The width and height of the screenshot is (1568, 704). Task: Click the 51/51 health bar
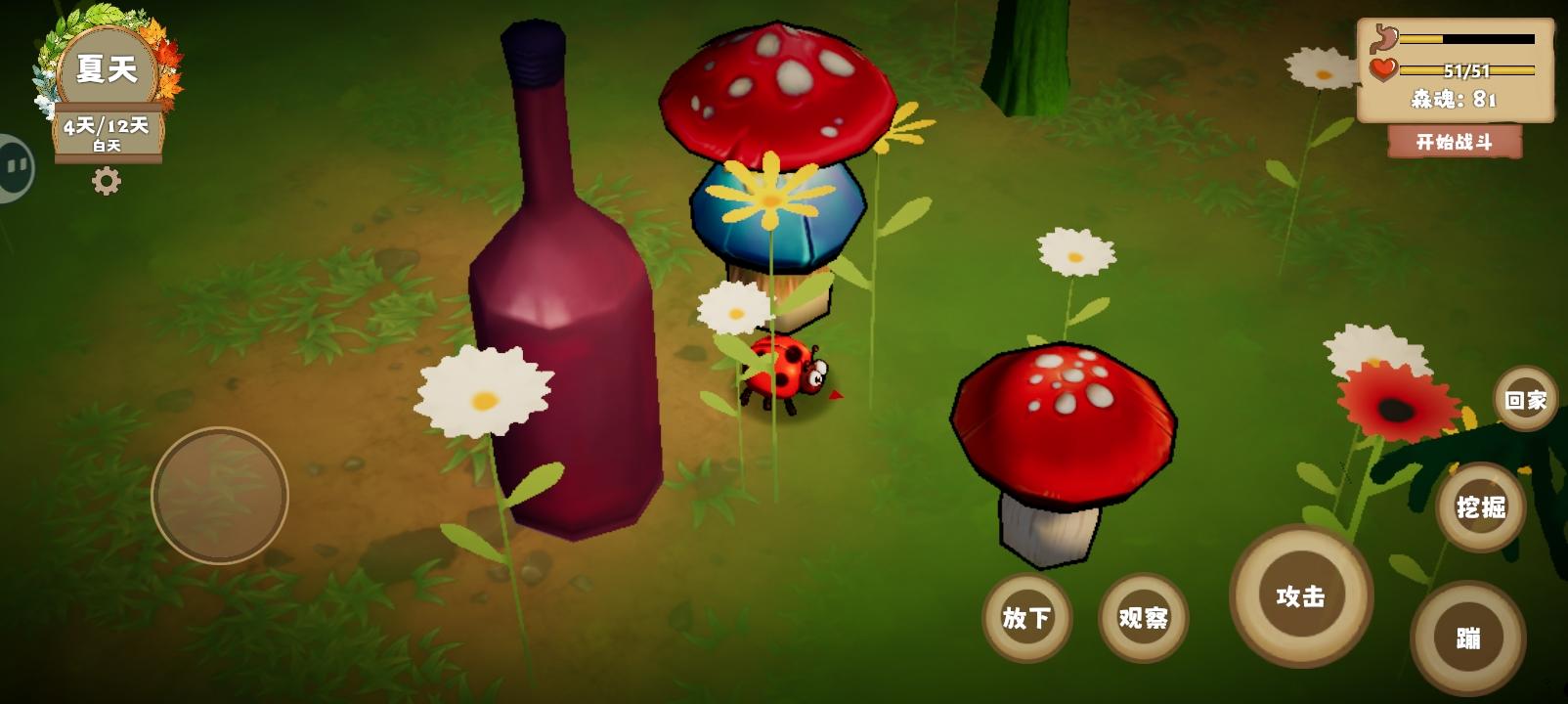point(1466,68)
